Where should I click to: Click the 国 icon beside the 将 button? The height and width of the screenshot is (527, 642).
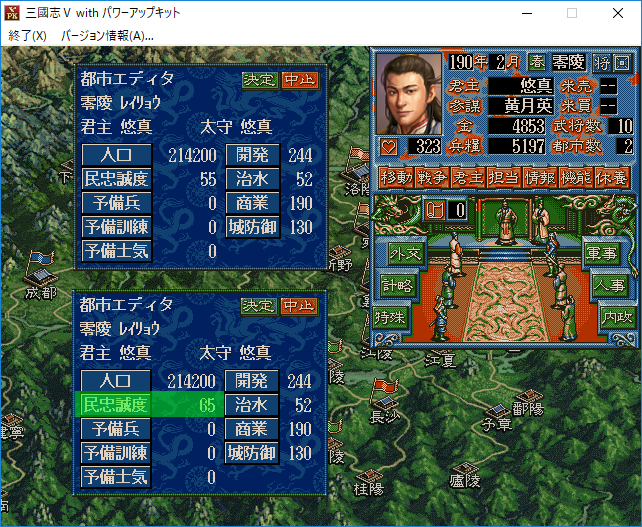point(623,63)
